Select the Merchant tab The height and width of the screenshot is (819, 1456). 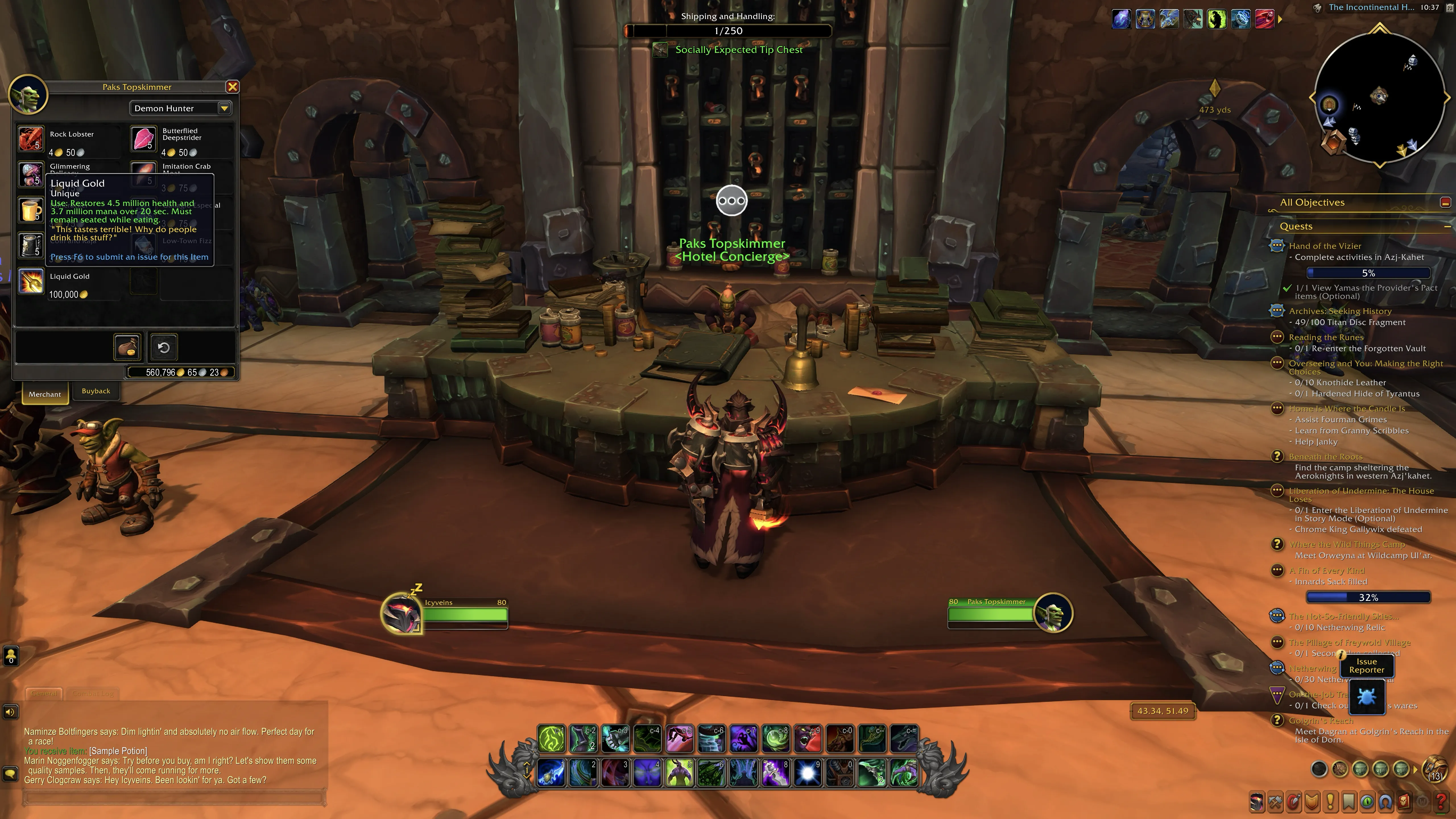click(x=45, y=394)
